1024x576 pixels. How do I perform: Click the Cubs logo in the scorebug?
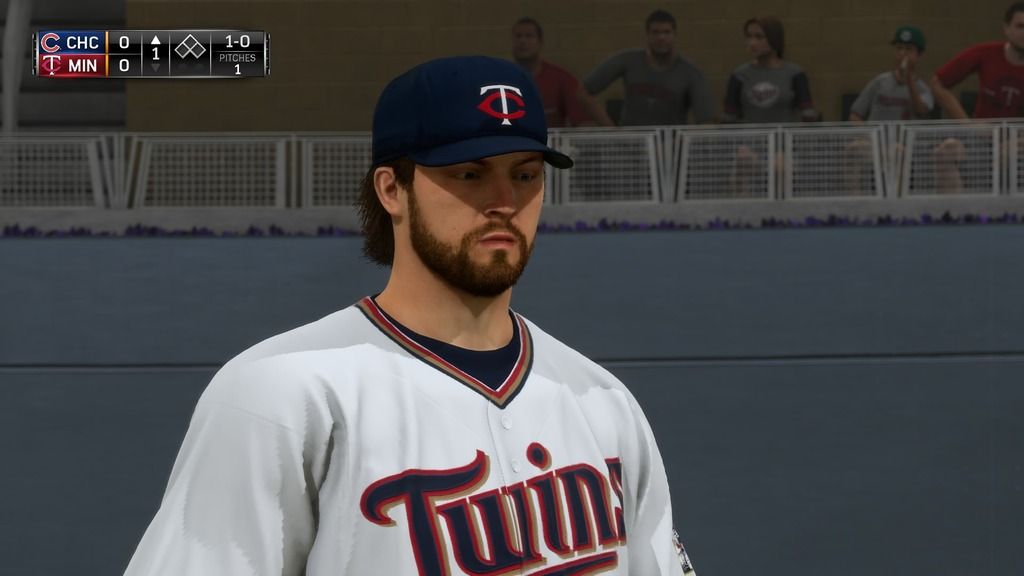[50, 42]
